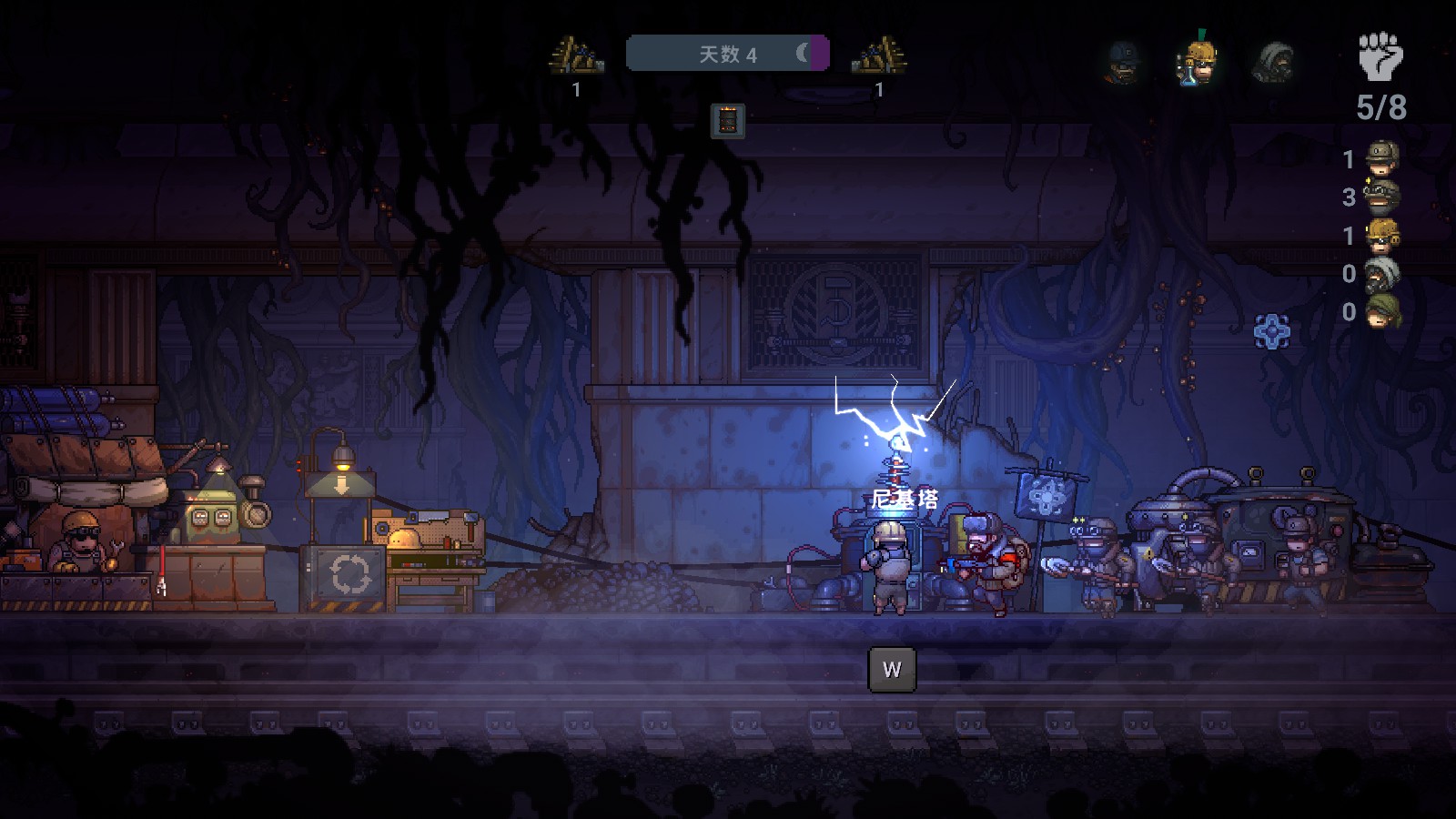The image size is (1456, 819).
Task: Select the burning barrel icon
Action: tap(727, 121)
